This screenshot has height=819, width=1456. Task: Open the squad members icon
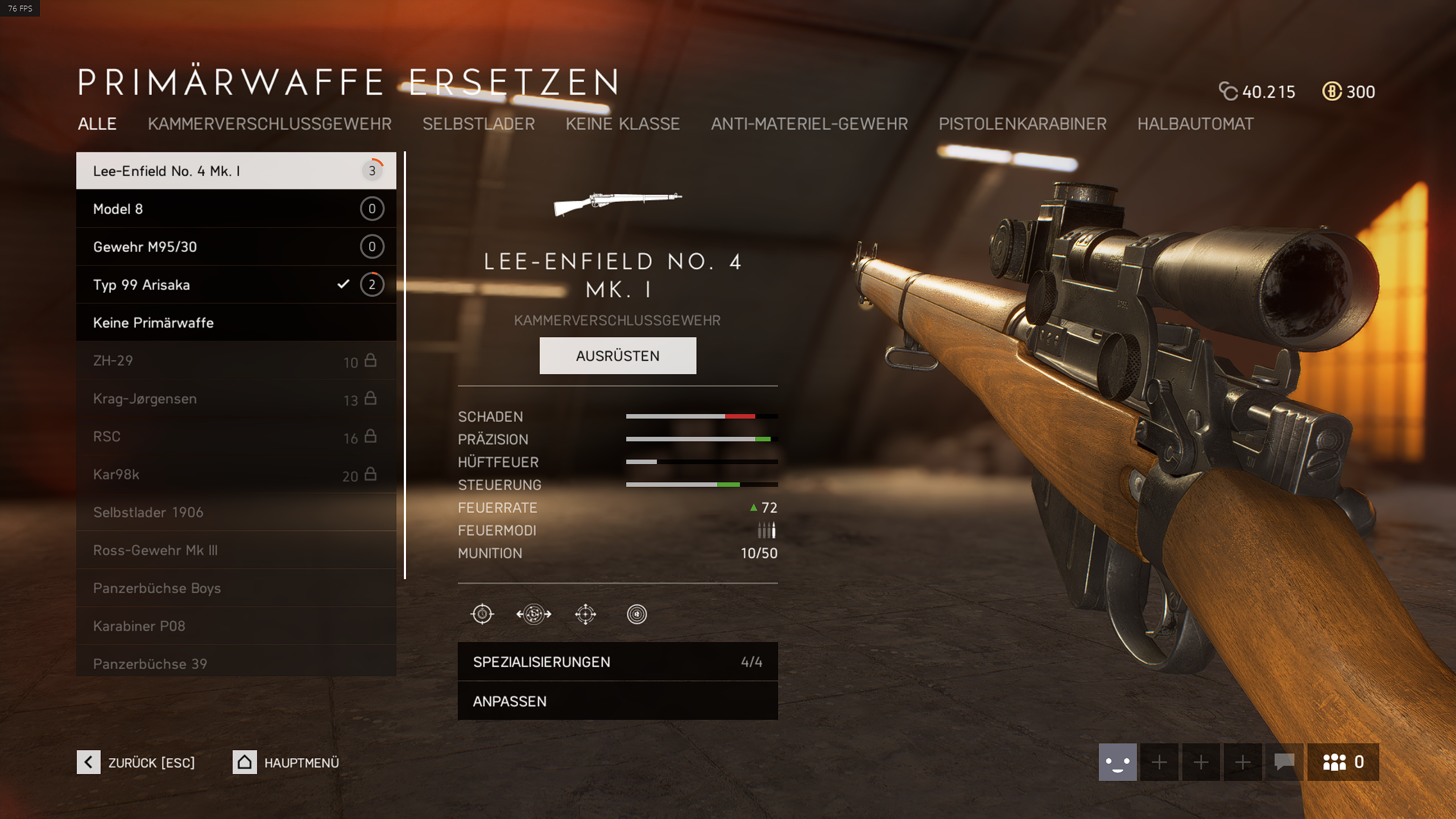click(1343, 762)
